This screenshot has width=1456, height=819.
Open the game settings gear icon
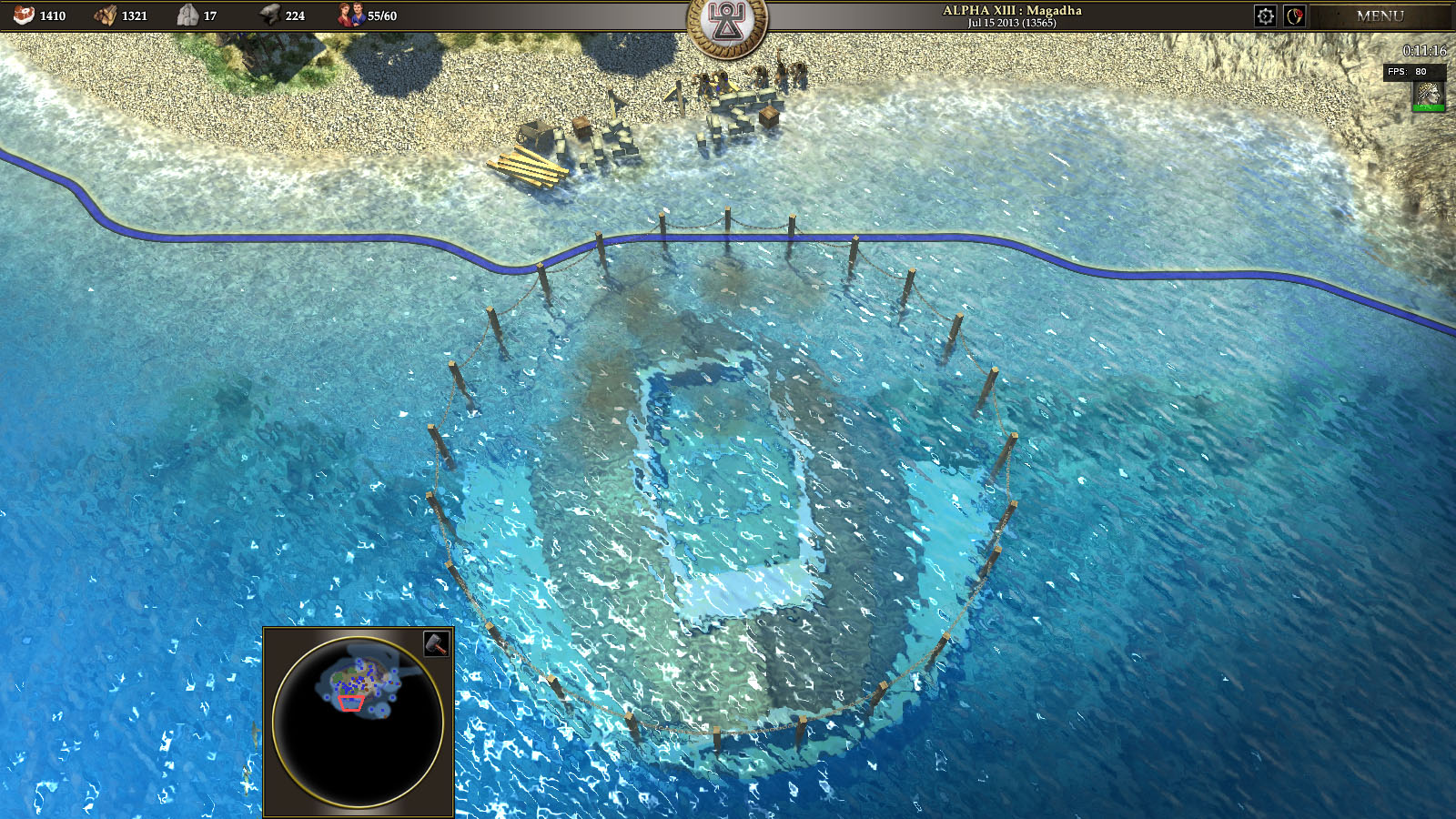pos(1265,14)
